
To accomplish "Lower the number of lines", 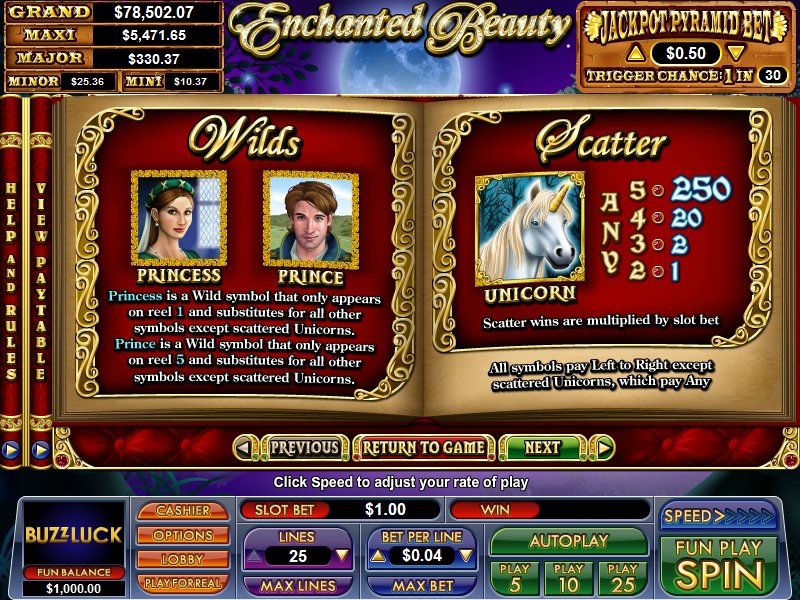I will (342, 554).
